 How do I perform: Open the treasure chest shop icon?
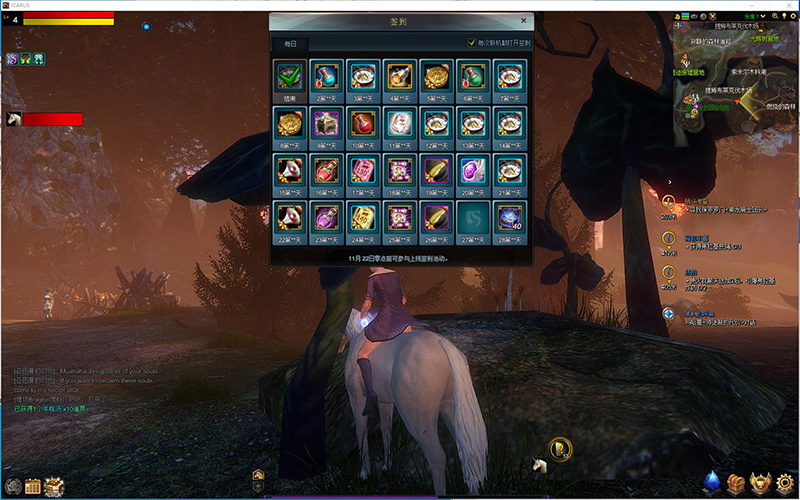pyautogui.click(x=737, y=483)
